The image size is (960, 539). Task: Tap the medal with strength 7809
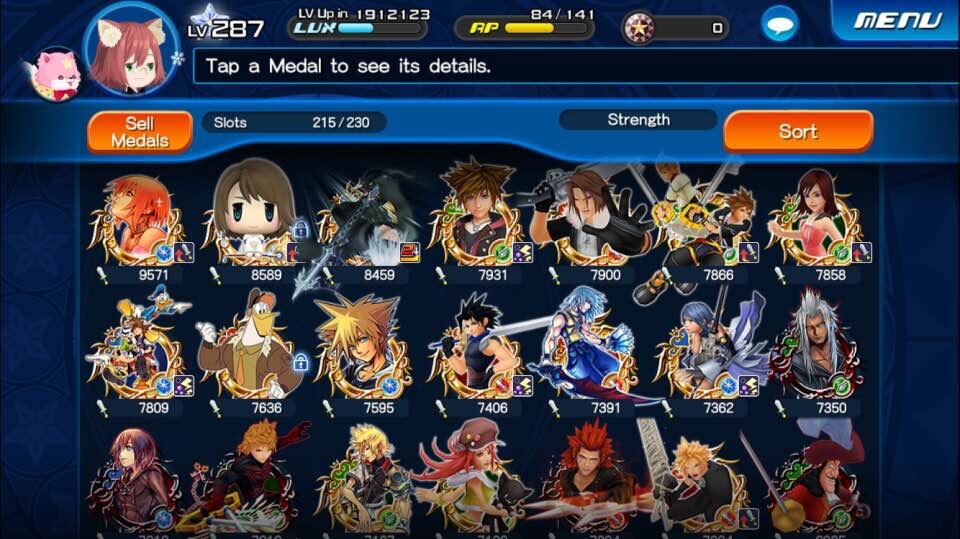point(135,350)
